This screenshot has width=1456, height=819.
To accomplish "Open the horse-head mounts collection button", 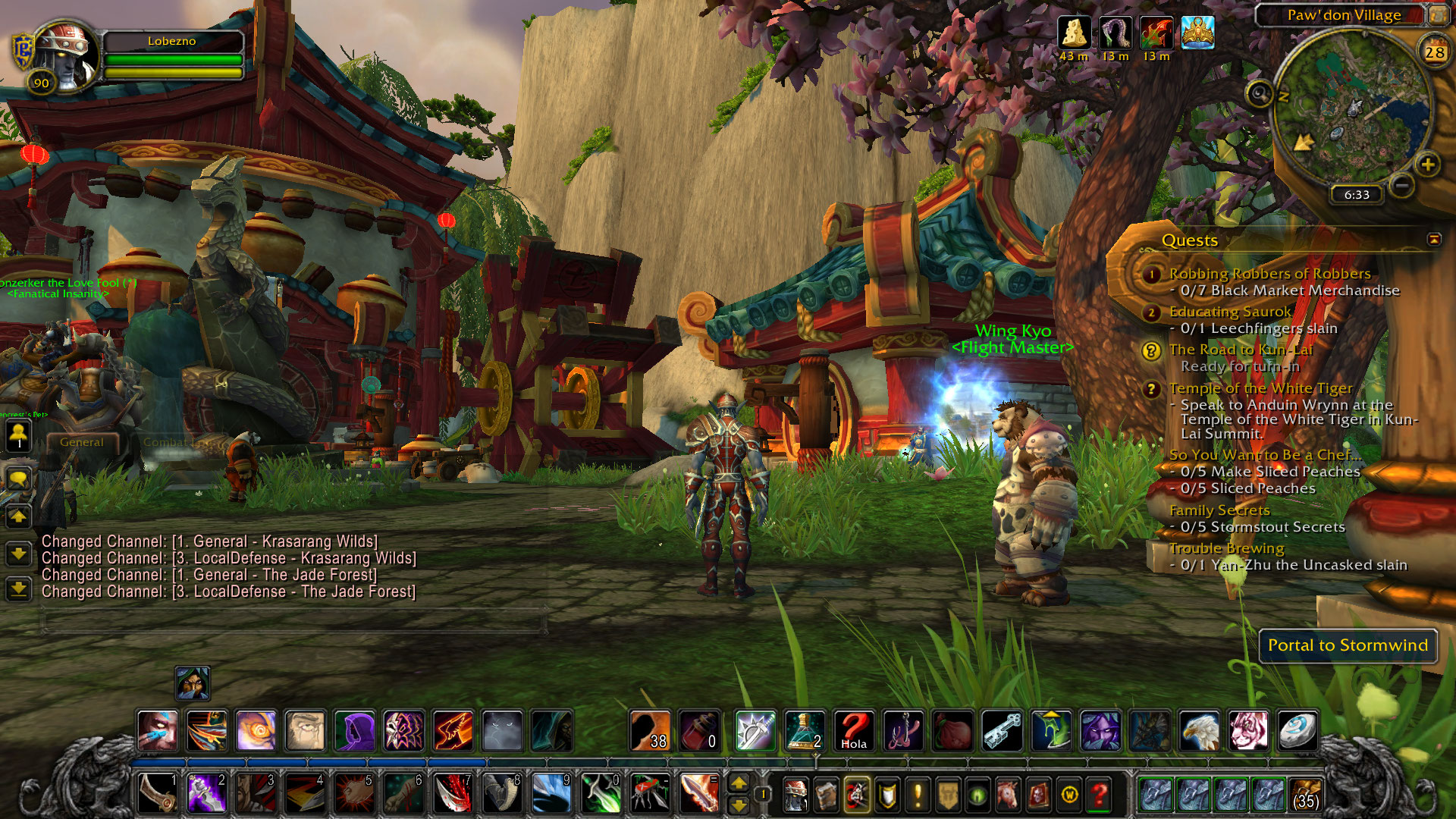I will tap(1009, 795).
